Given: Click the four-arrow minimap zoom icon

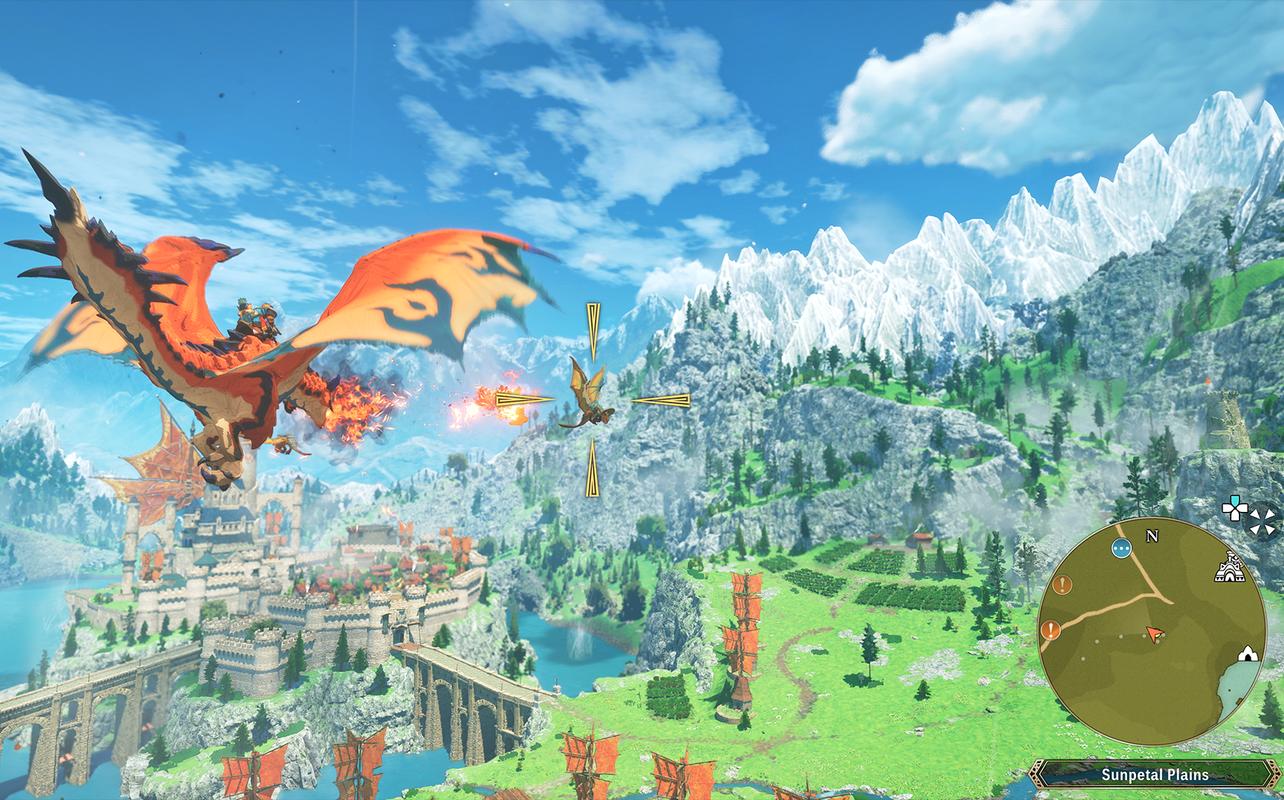Looking at the screenshot, I should [1262, 522].
